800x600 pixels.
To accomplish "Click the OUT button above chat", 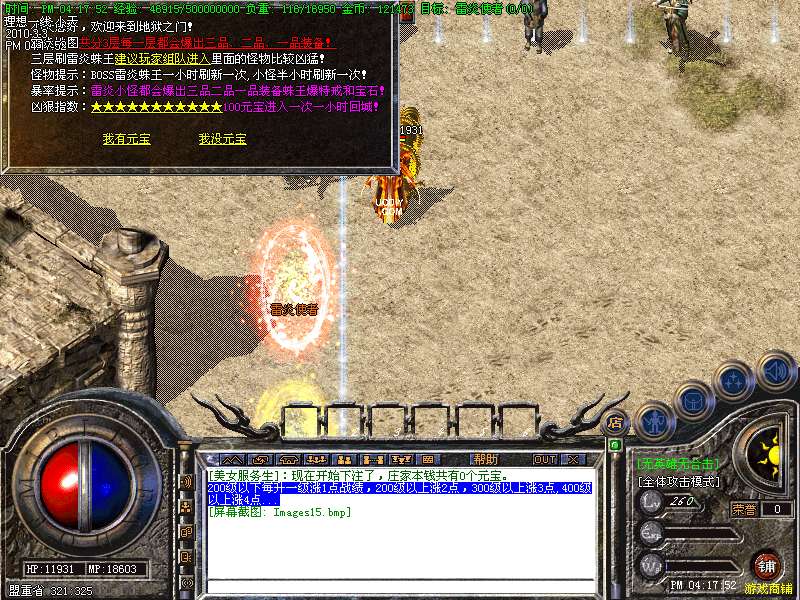I will click(544, 459).
